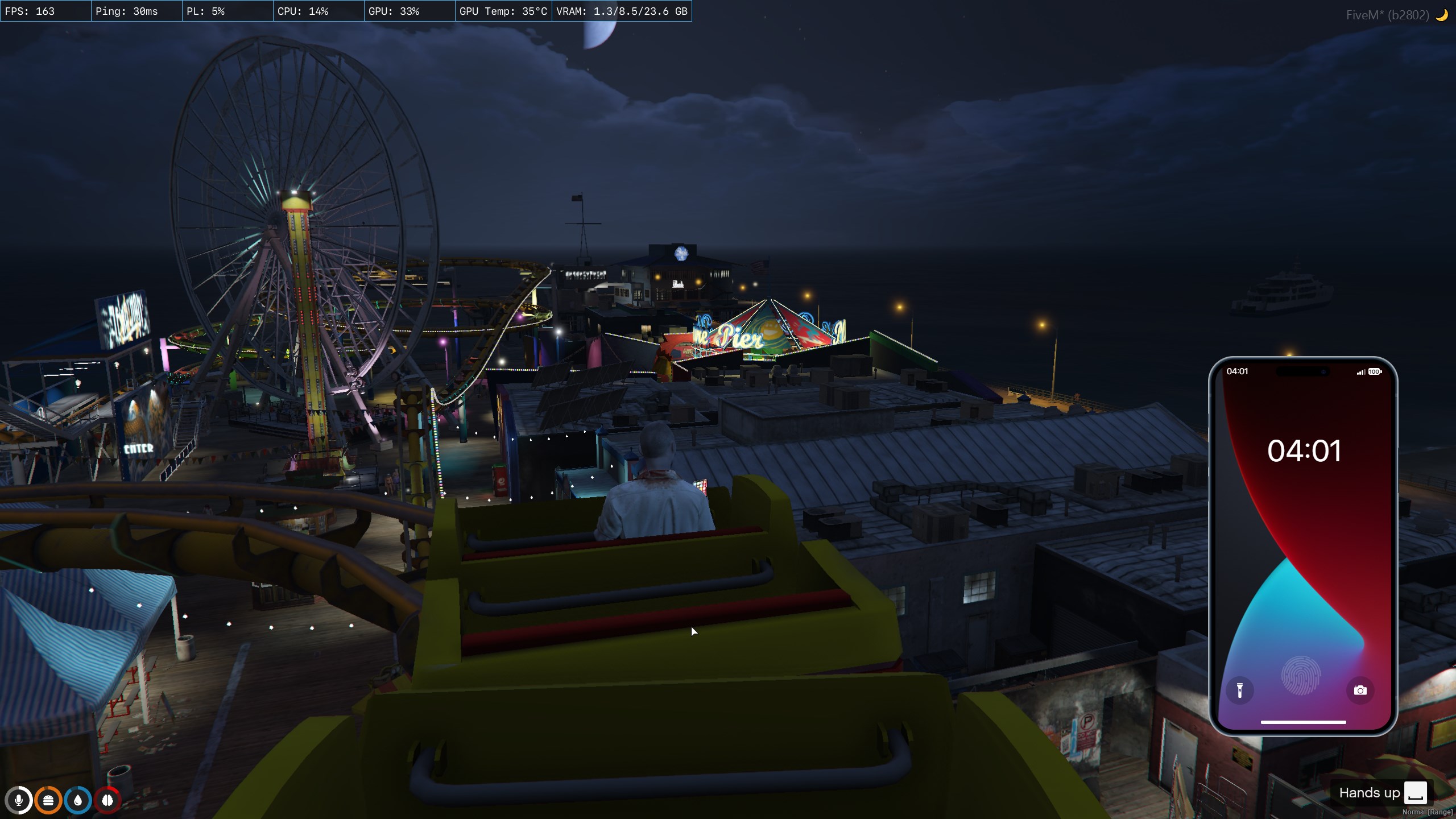Click the microphone voice status icon
Screen dimensions: 1456x819
tap(19, 800)
